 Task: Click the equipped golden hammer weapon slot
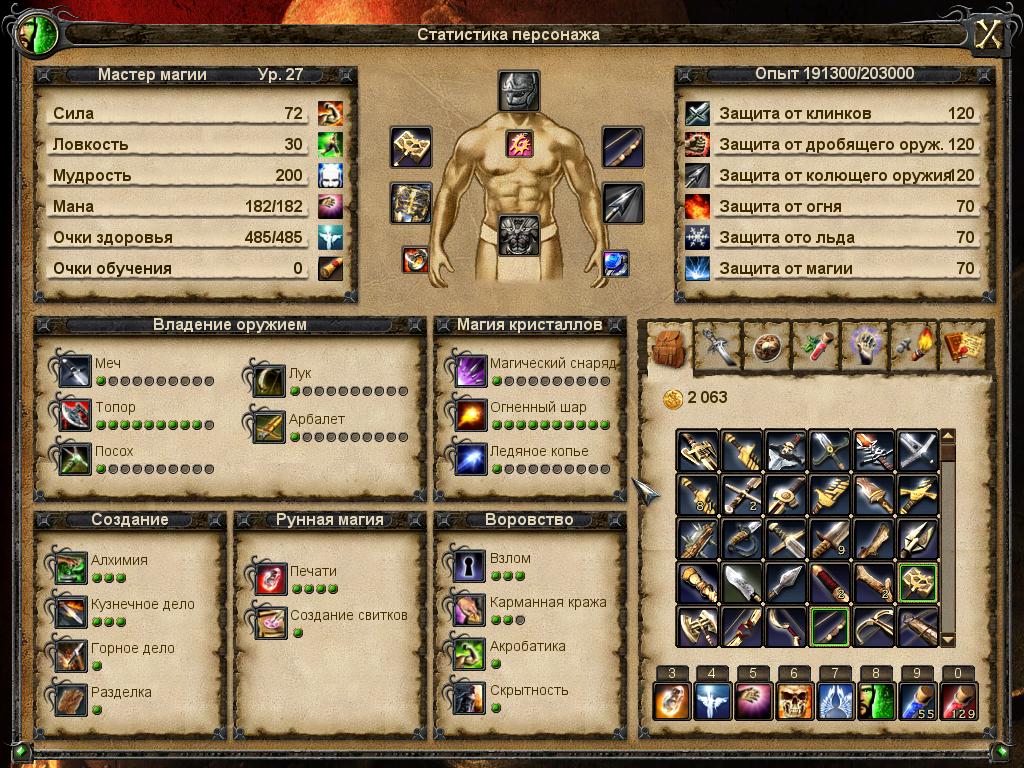pyautogui.click(x=411, y=148)
